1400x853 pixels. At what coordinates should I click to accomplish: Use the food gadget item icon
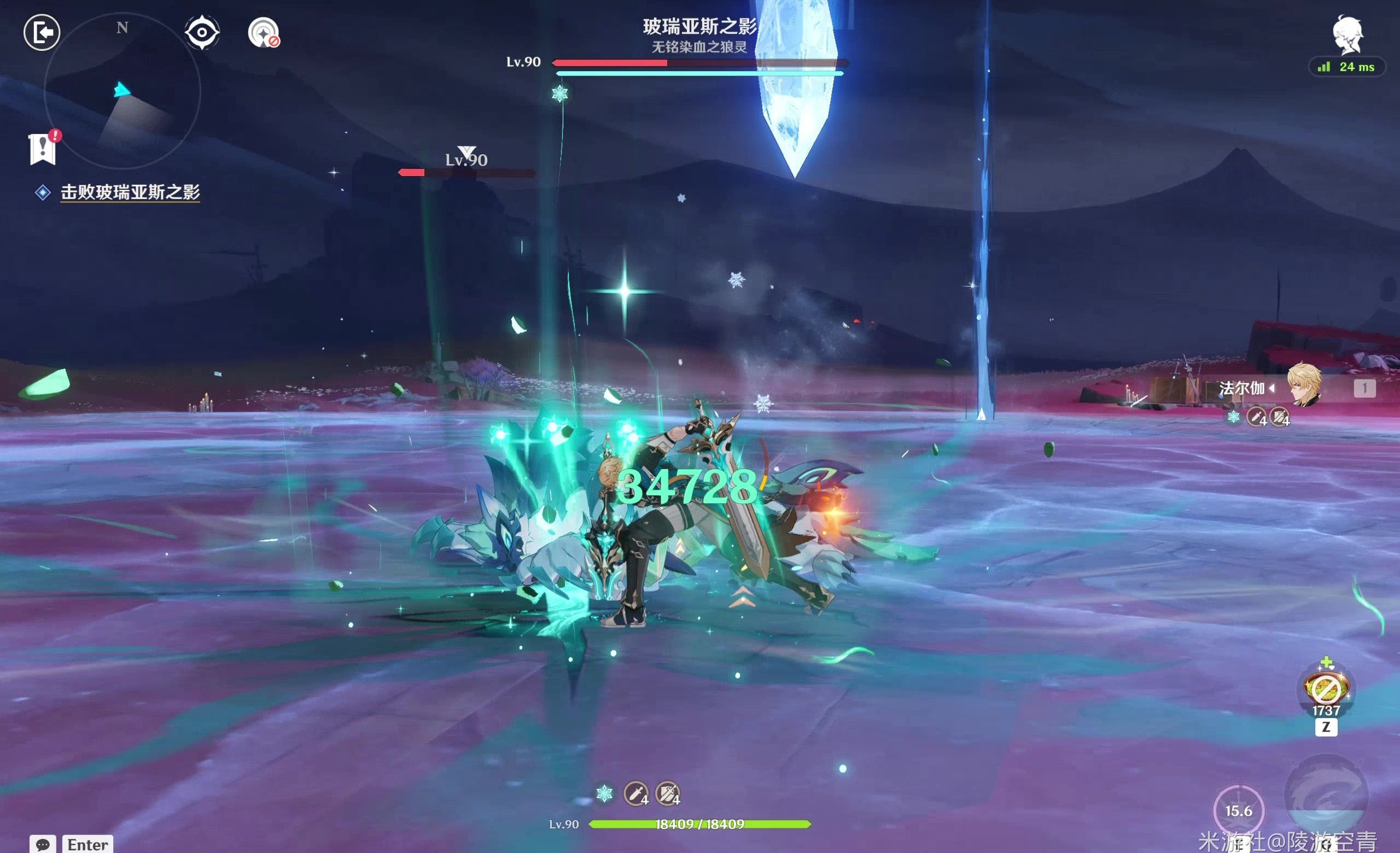(1326, 690)
